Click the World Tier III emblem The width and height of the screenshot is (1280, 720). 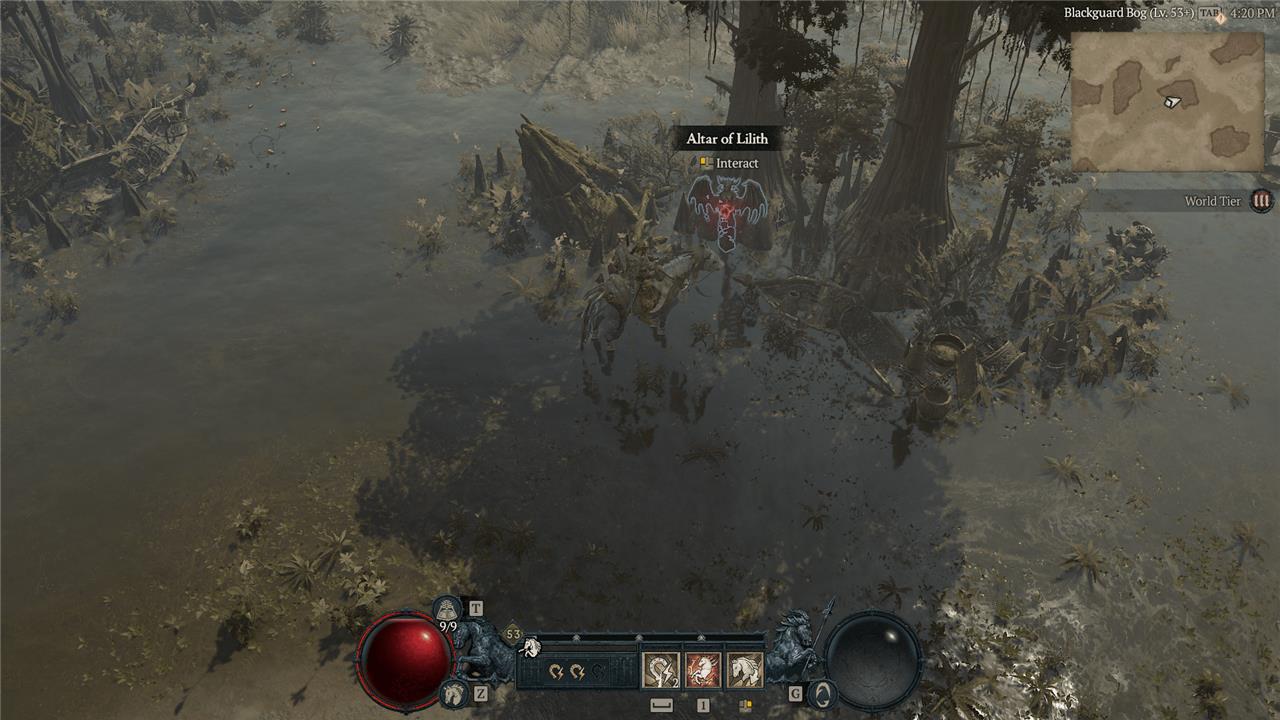click(1262, 201)
